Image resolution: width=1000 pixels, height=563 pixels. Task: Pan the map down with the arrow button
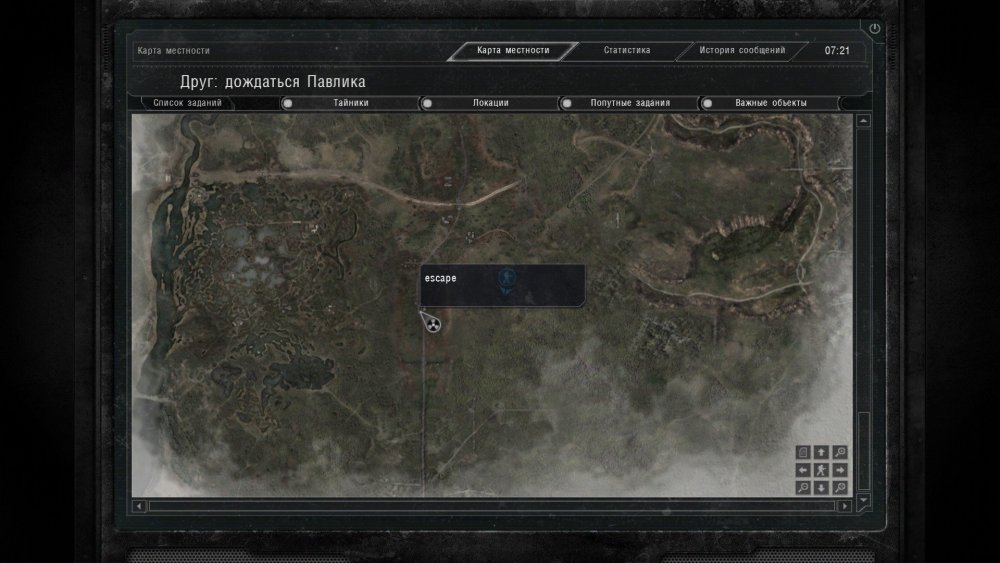click(x=821, y=488)
